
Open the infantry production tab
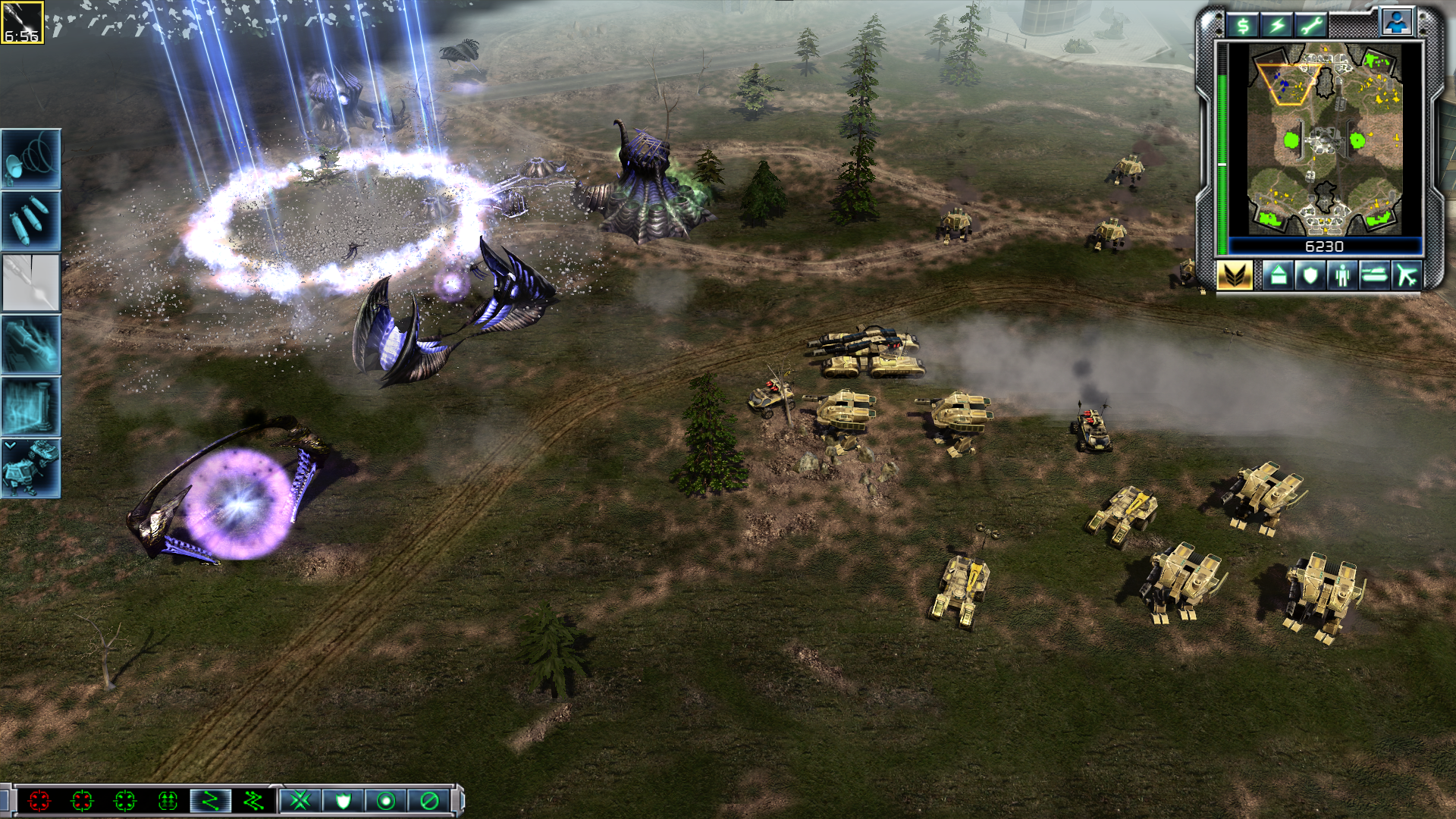click(x=1342, y=275)
